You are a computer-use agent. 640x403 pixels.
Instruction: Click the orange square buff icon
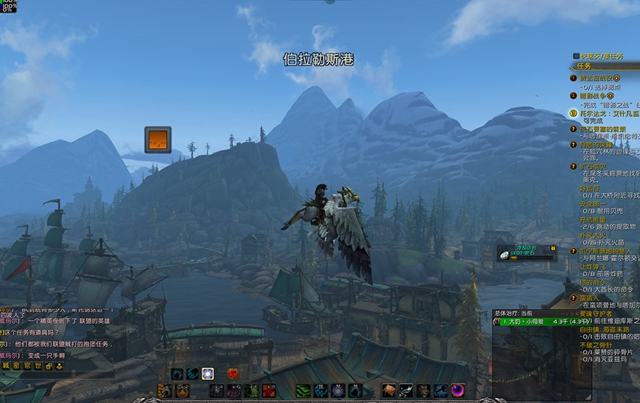tap(157, 139)
